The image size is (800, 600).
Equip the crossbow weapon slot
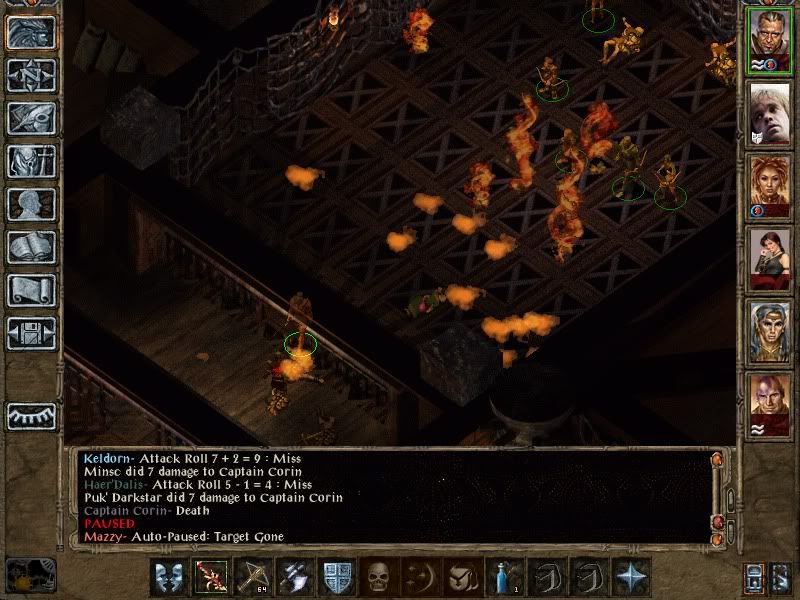(x=254, y=578)
